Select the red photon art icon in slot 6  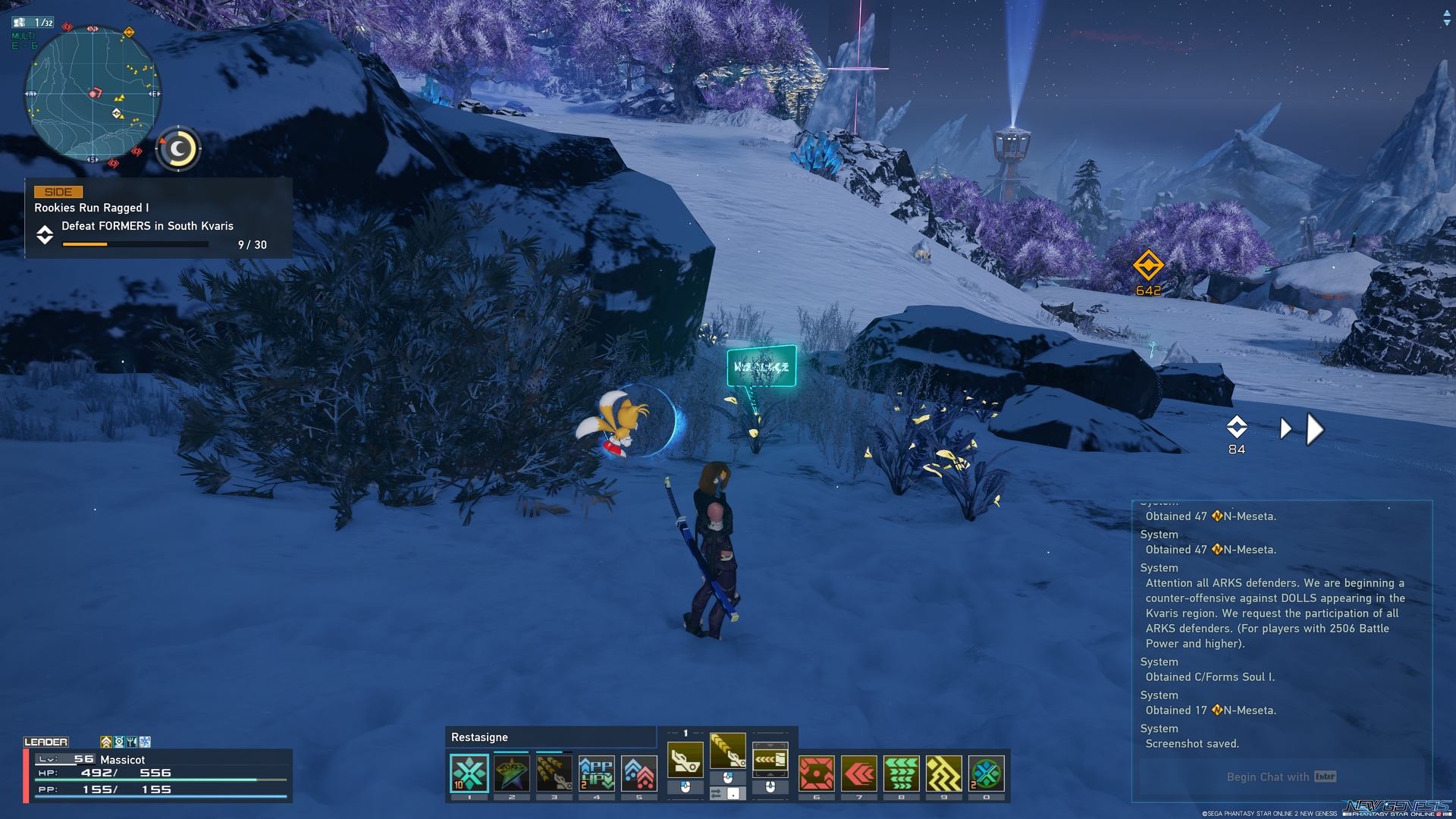816,775
